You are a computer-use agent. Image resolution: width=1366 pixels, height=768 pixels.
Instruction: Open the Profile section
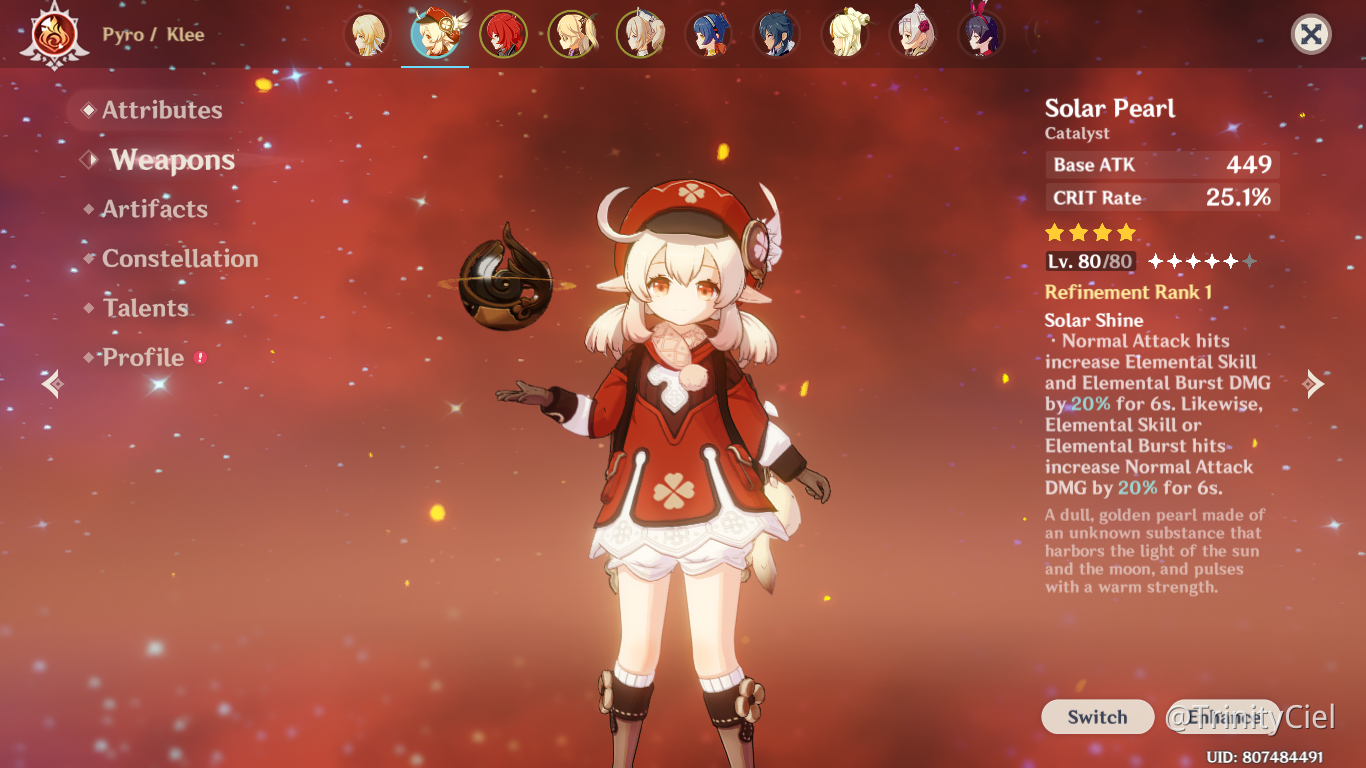point(143,358)
